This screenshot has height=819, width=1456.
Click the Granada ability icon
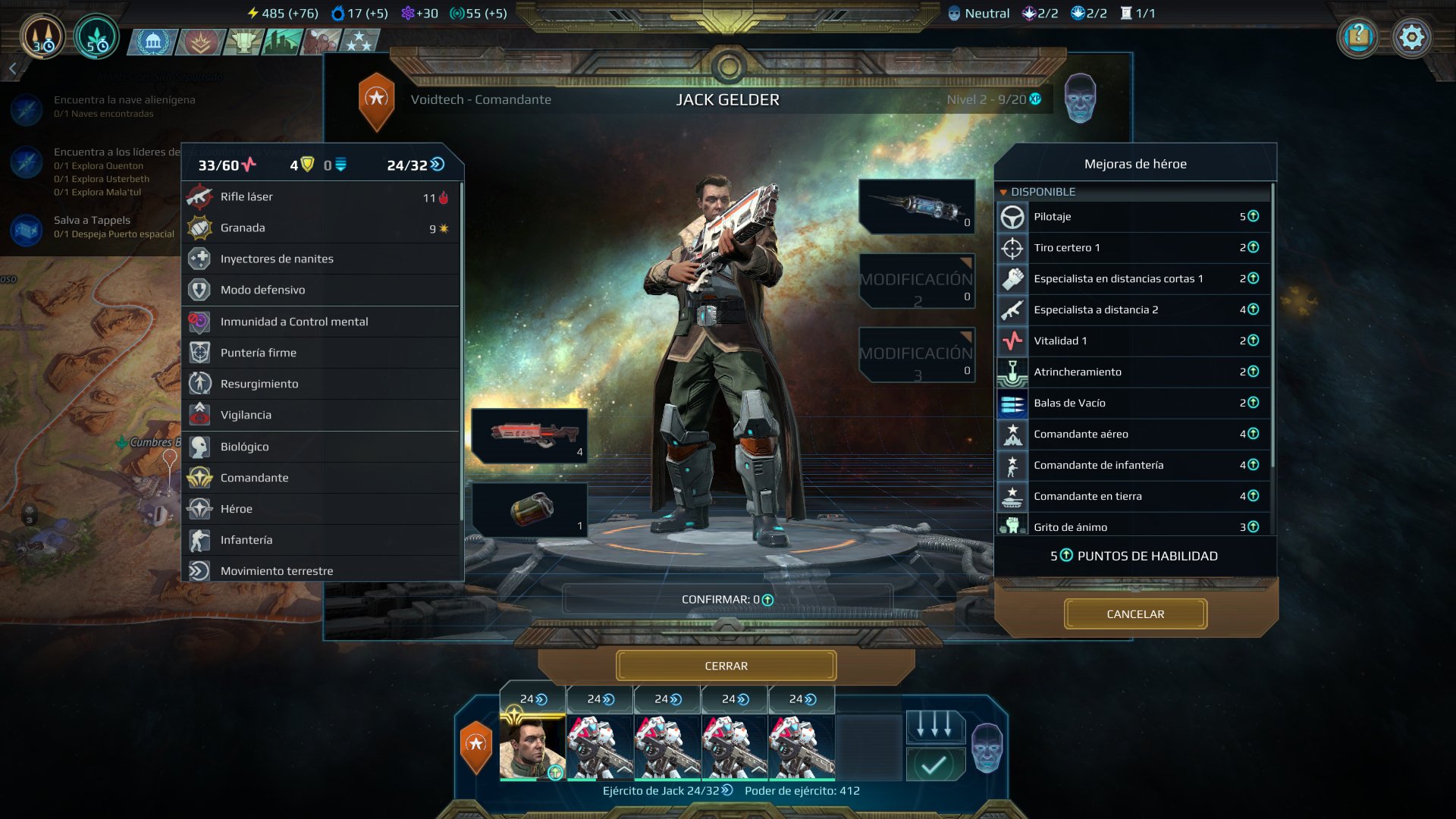(x=198, y=227)
